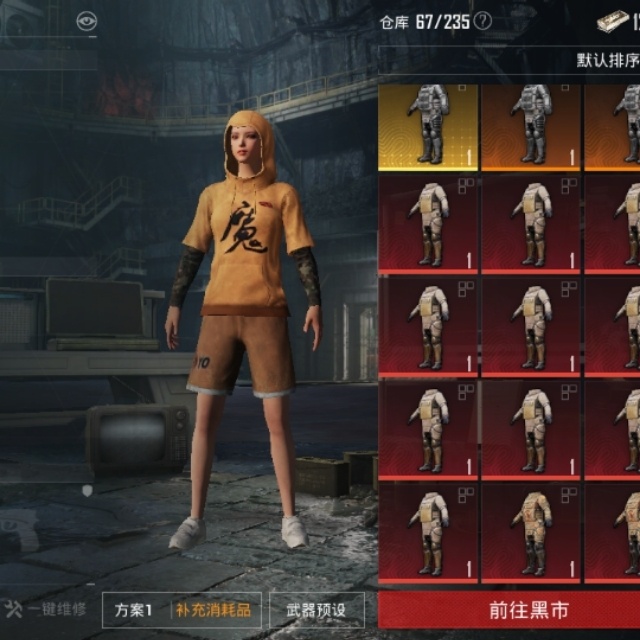Click 补充消耗品 to restock consumables
Image resolution: width=640 pixels, height=640 pixels.
point(214,609)
